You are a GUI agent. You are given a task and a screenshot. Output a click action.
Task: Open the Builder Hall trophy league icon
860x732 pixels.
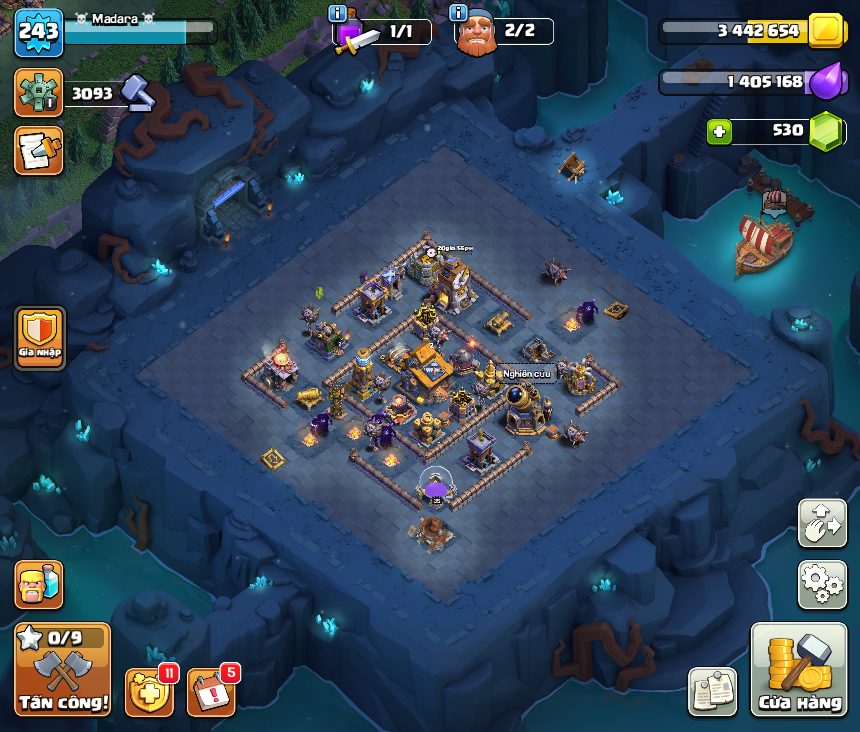[38, 93]
